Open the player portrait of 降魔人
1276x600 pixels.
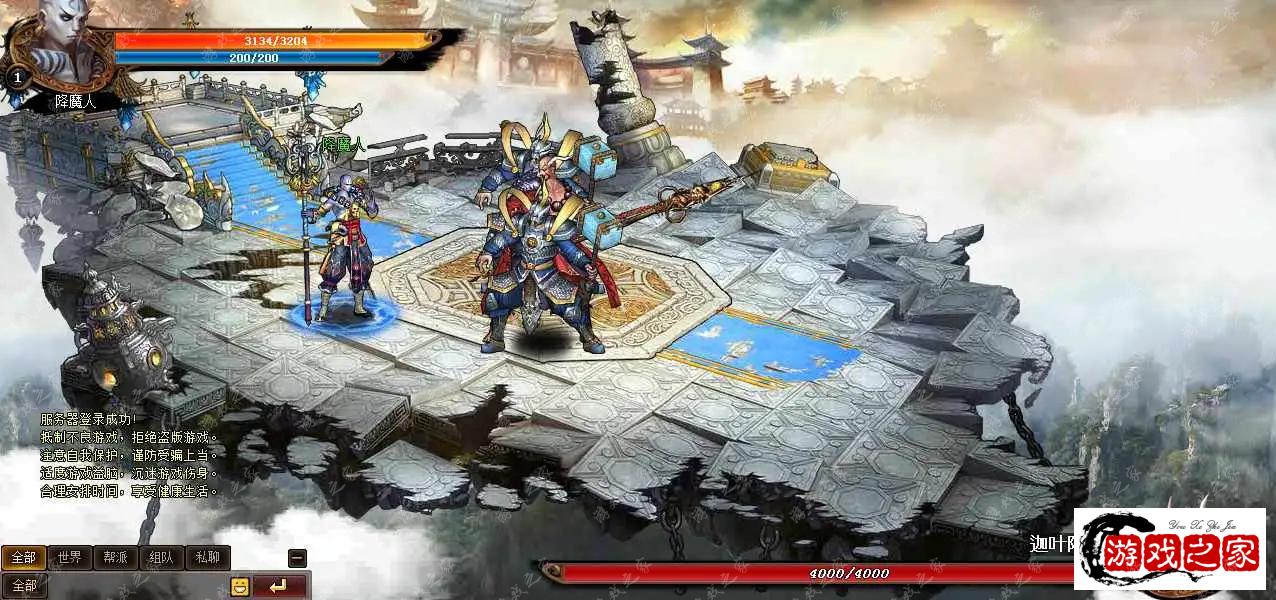[65, 45]
